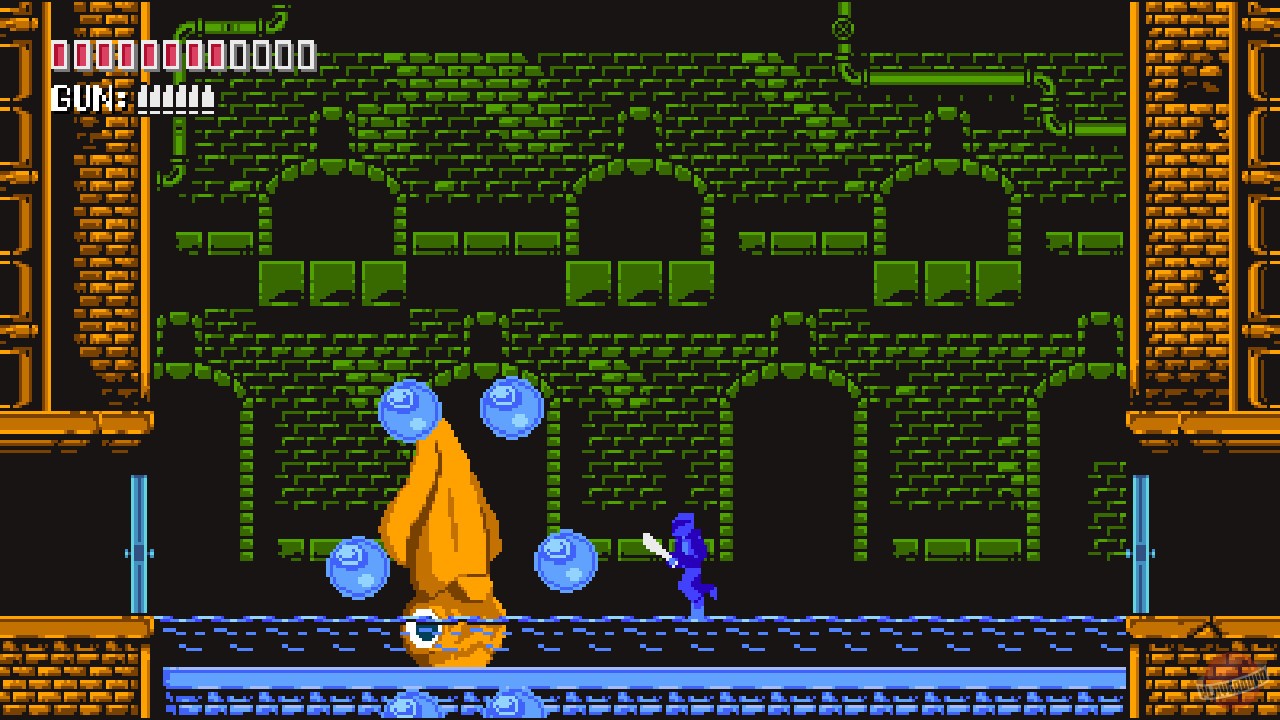Click the valve wheel on the top pipe
Image resolution: width=1280 pixels, height=720 pixels.
click(843, 28)
